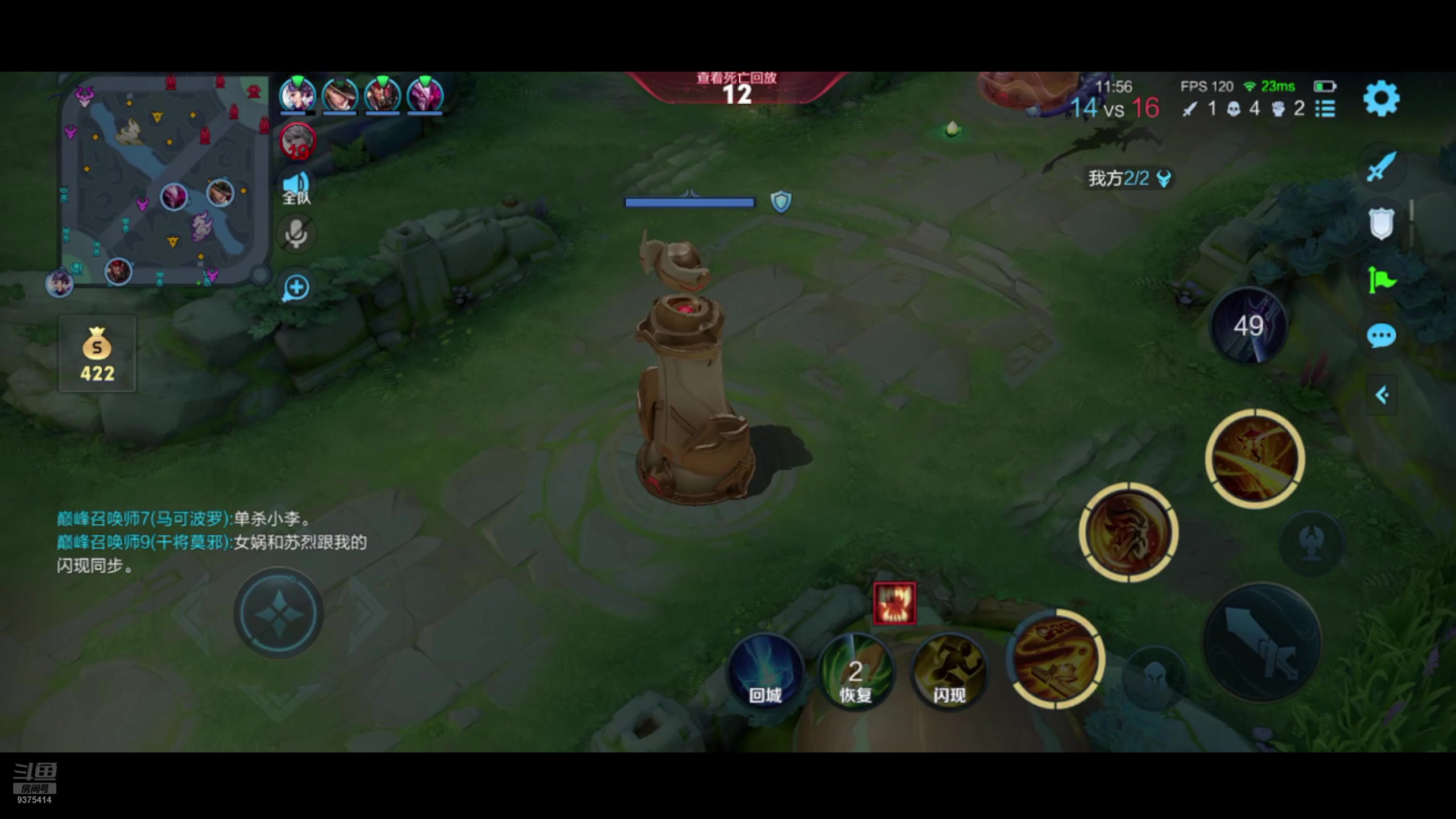Open the gear settings menu
1456x819 pixels.
1381,99
